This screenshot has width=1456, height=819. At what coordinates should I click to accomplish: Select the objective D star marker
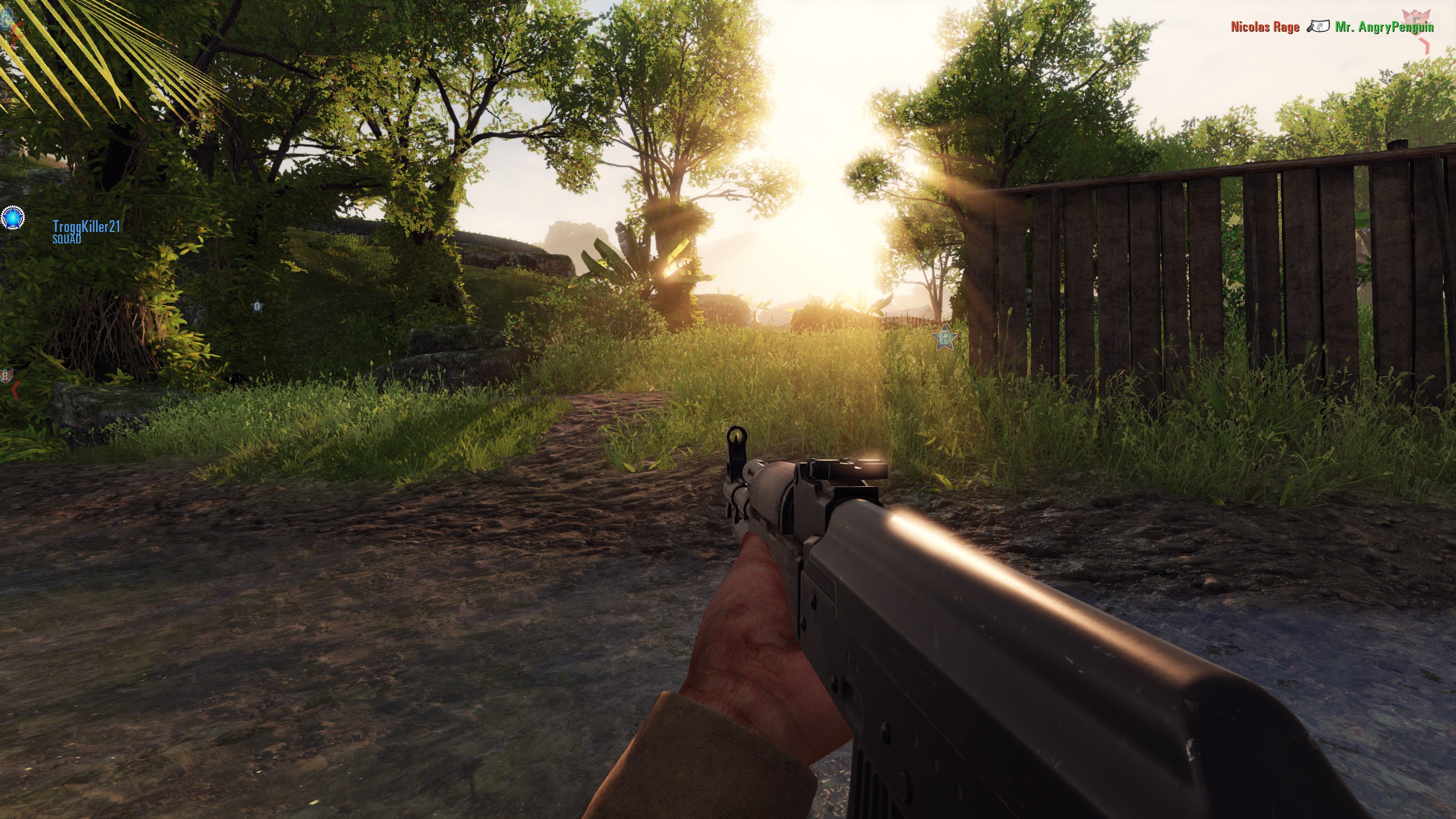click(x=258, y=307)
